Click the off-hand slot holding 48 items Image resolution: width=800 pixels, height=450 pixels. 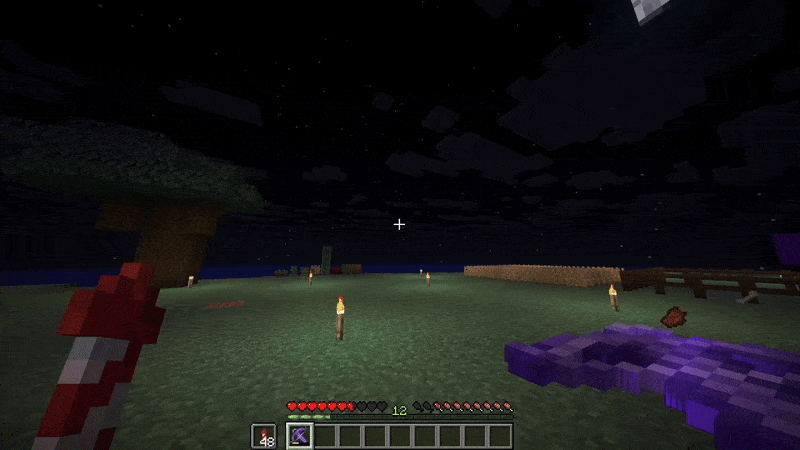(x=264, y=436)
